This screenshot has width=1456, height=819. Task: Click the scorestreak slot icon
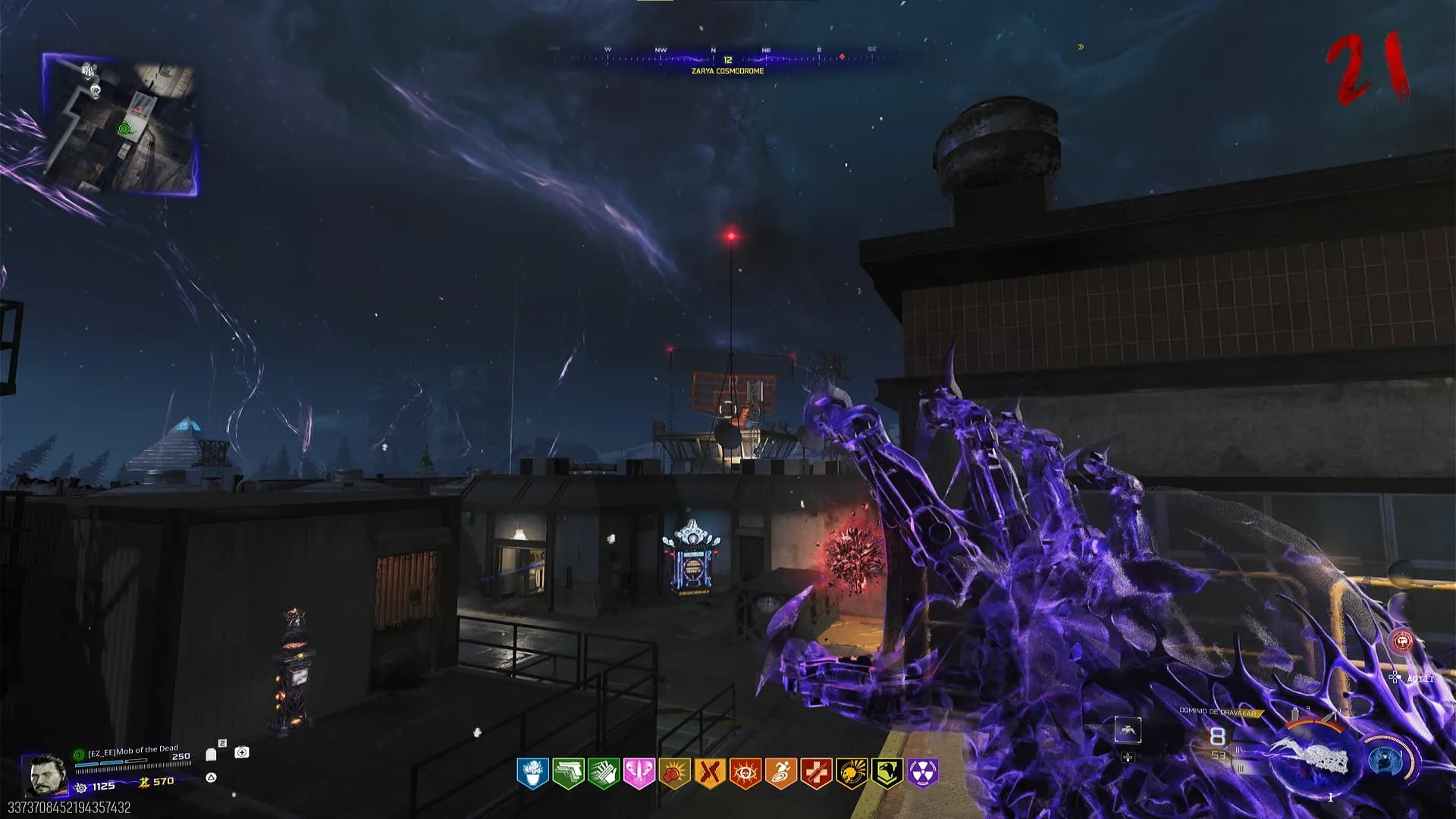click(x=1128, y=730)
